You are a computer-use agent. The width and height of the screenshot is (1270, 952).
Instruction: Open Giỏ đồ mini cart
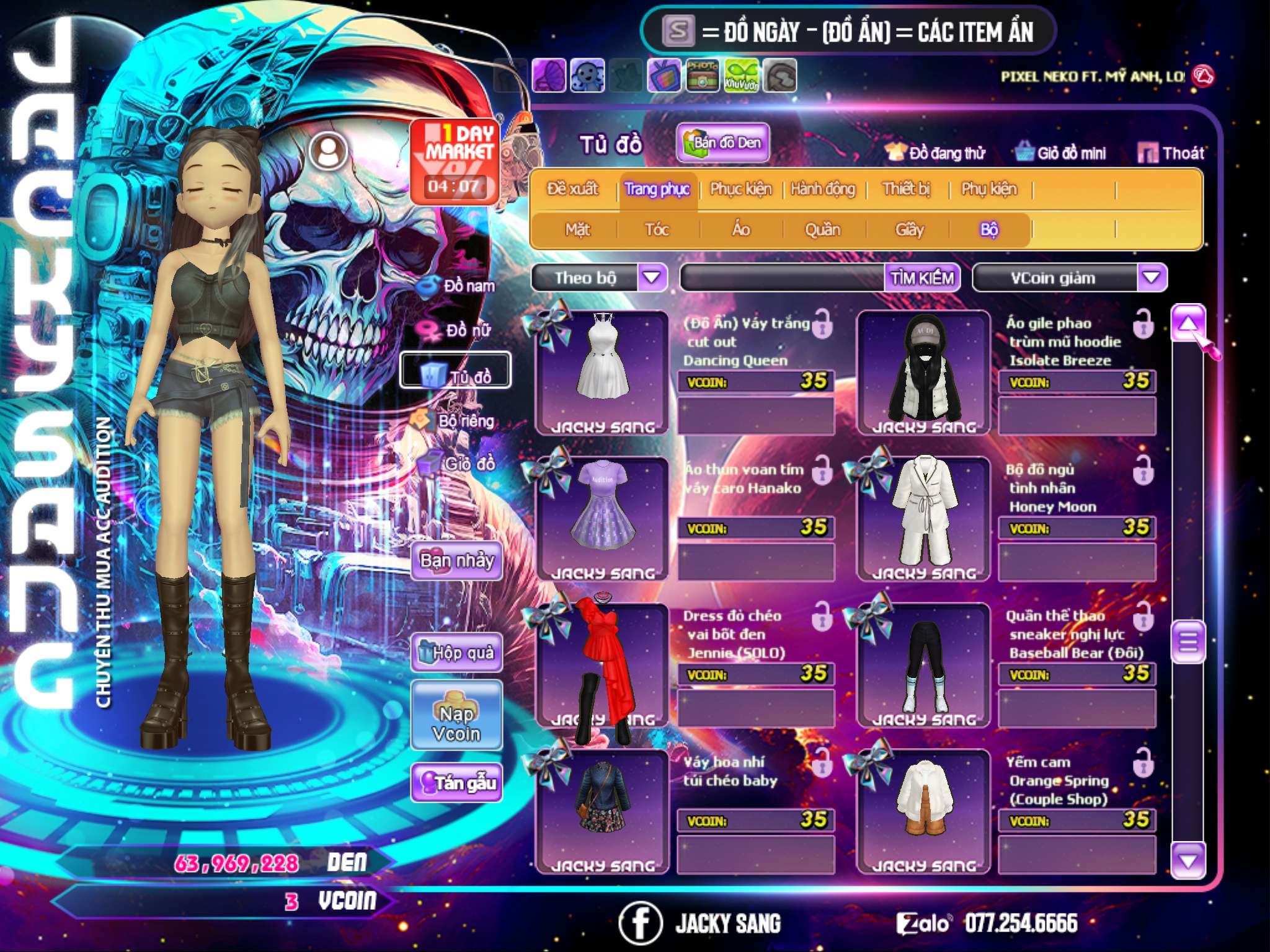point(1061,153)
